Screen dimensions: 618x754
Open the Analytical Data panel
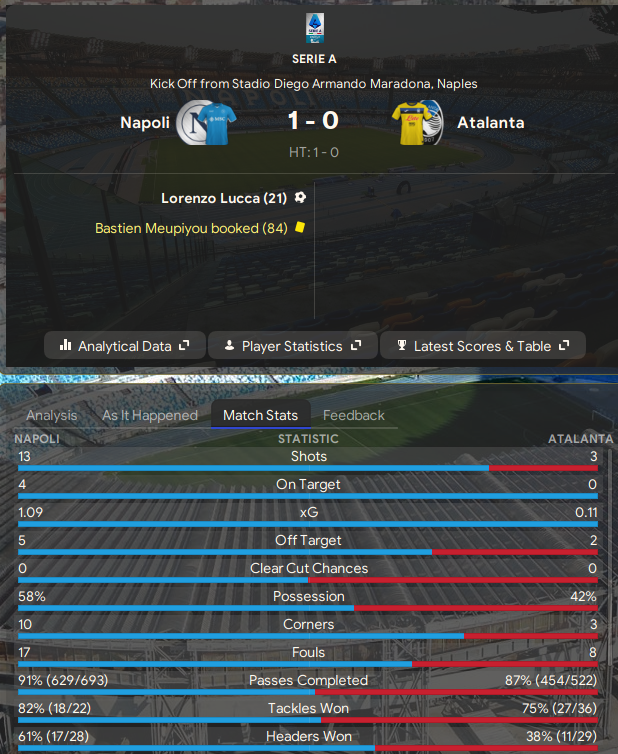pos(124,346)
